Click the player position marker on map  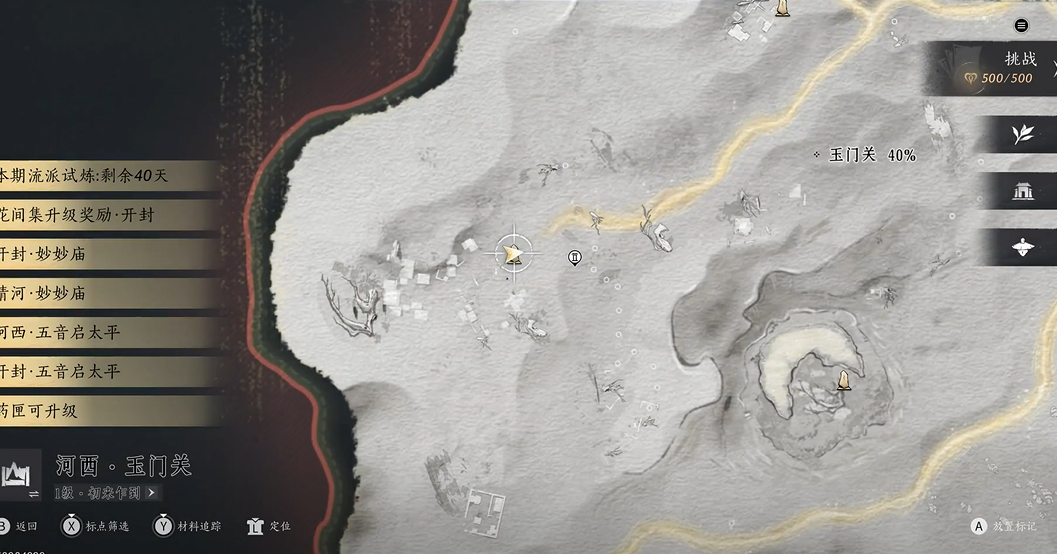coord(514,254)
